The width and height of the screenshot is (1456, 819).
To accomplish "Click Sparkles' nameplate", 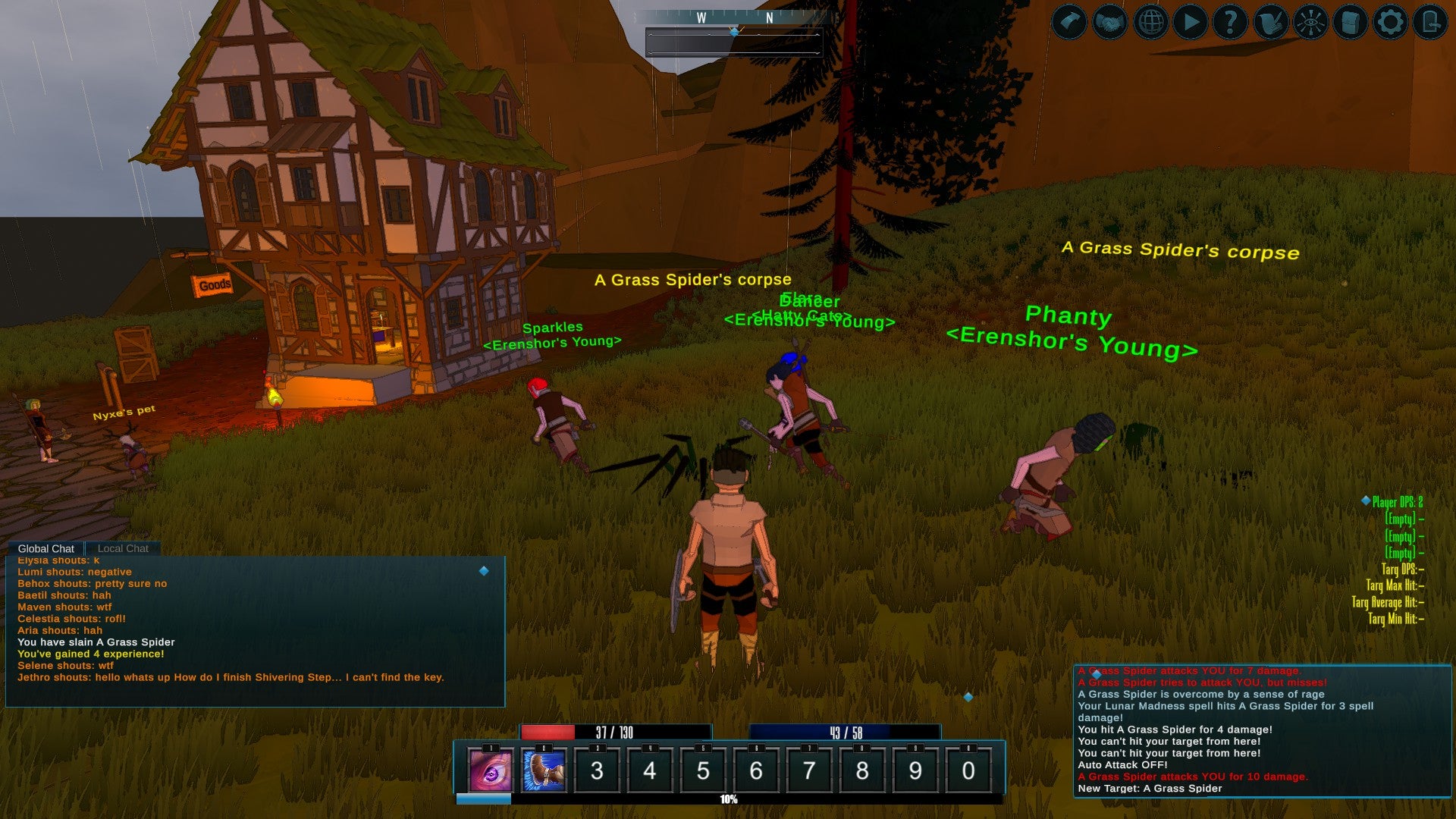I will point(553,326).
